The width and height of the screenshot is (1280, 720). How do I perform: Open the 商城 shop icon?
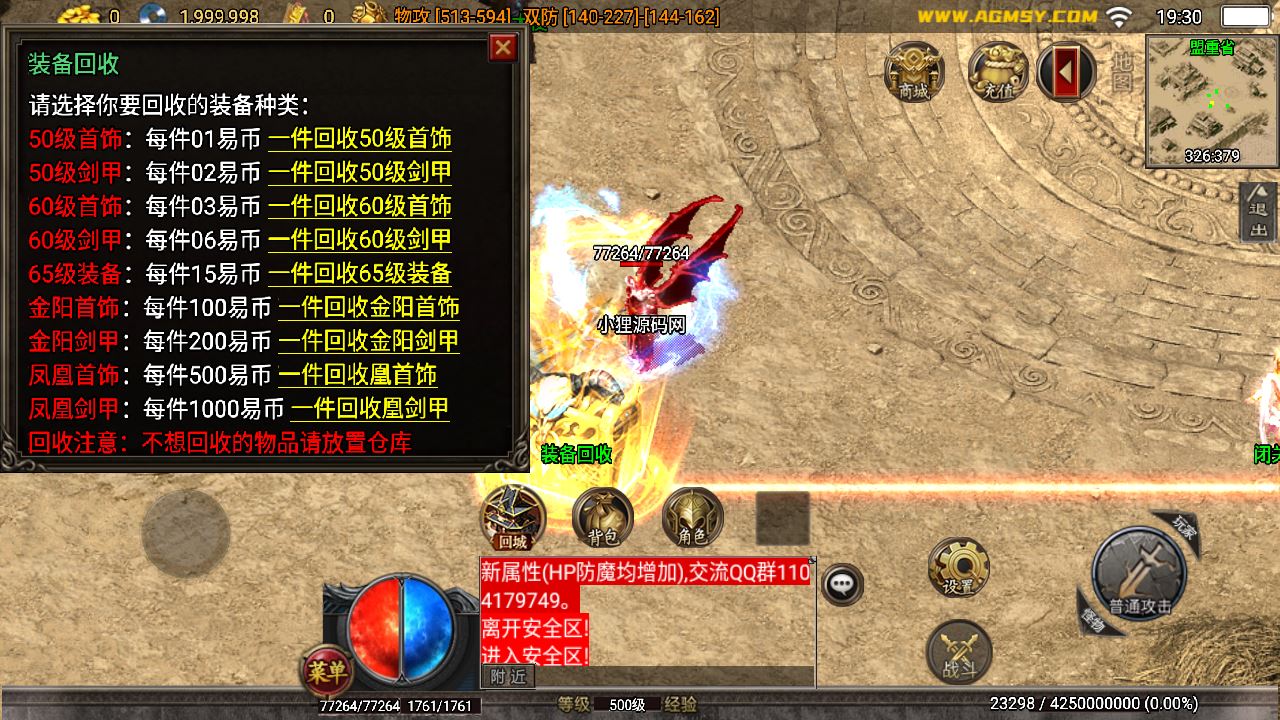(x=912, y=72)
